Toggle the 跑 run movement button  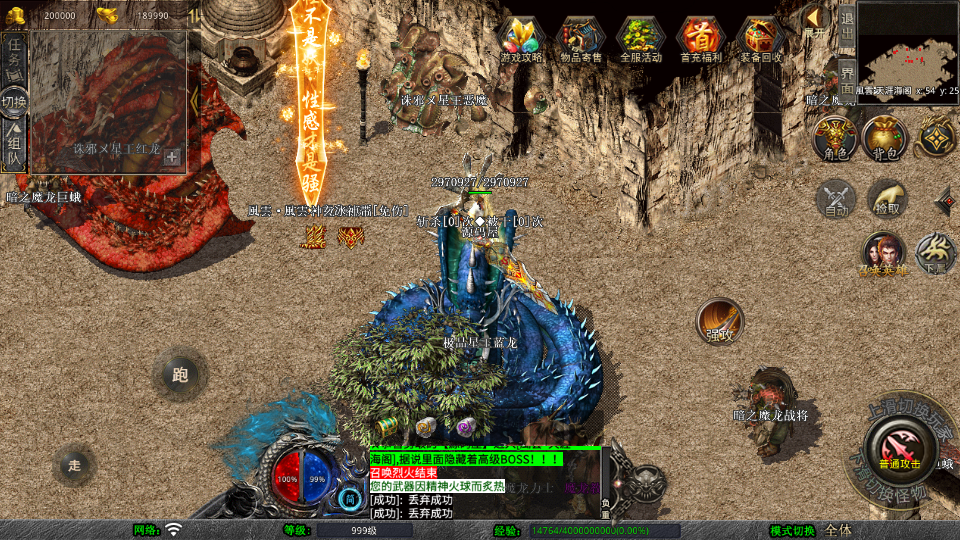point(180,376)
